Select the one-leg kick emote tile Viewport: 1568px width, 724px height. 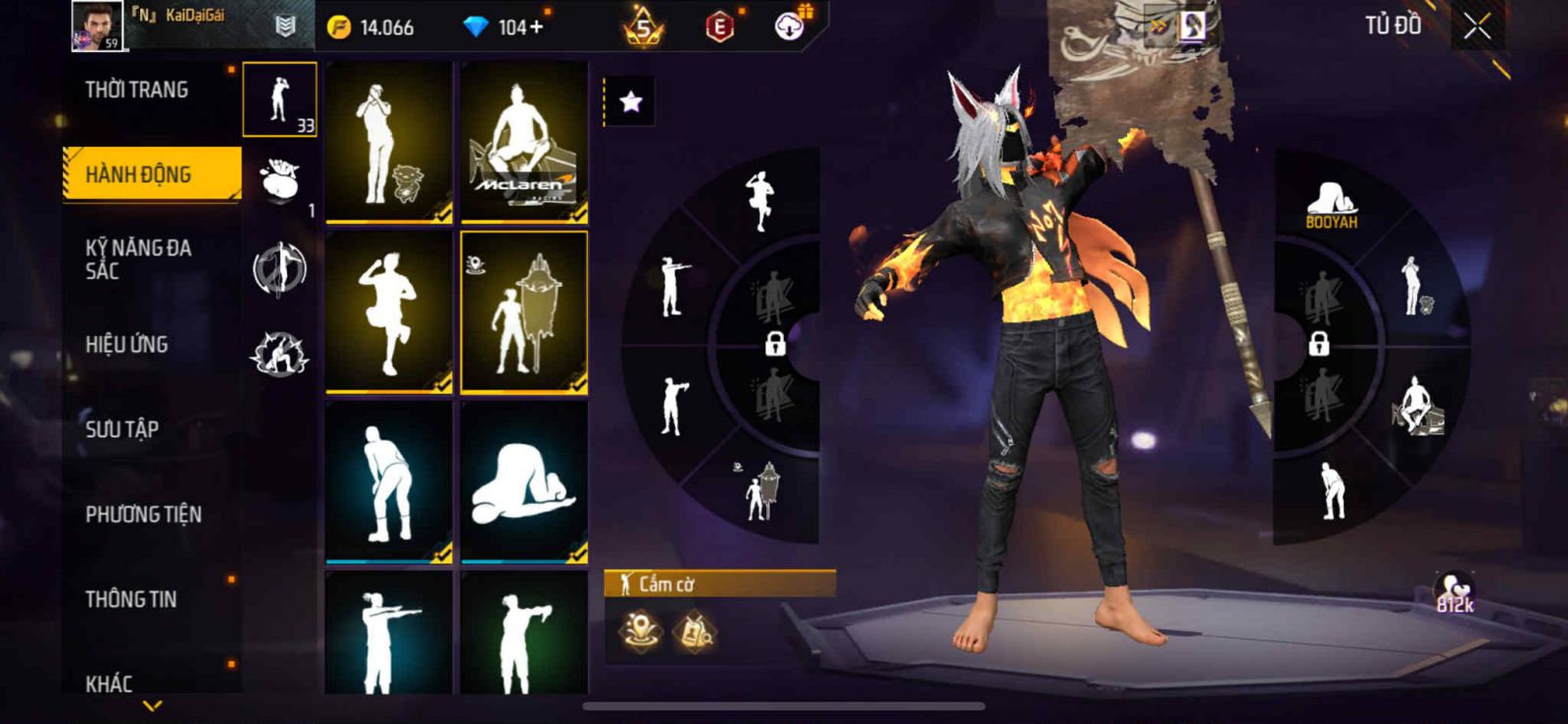pyautogui.click(x=389, y=313)
